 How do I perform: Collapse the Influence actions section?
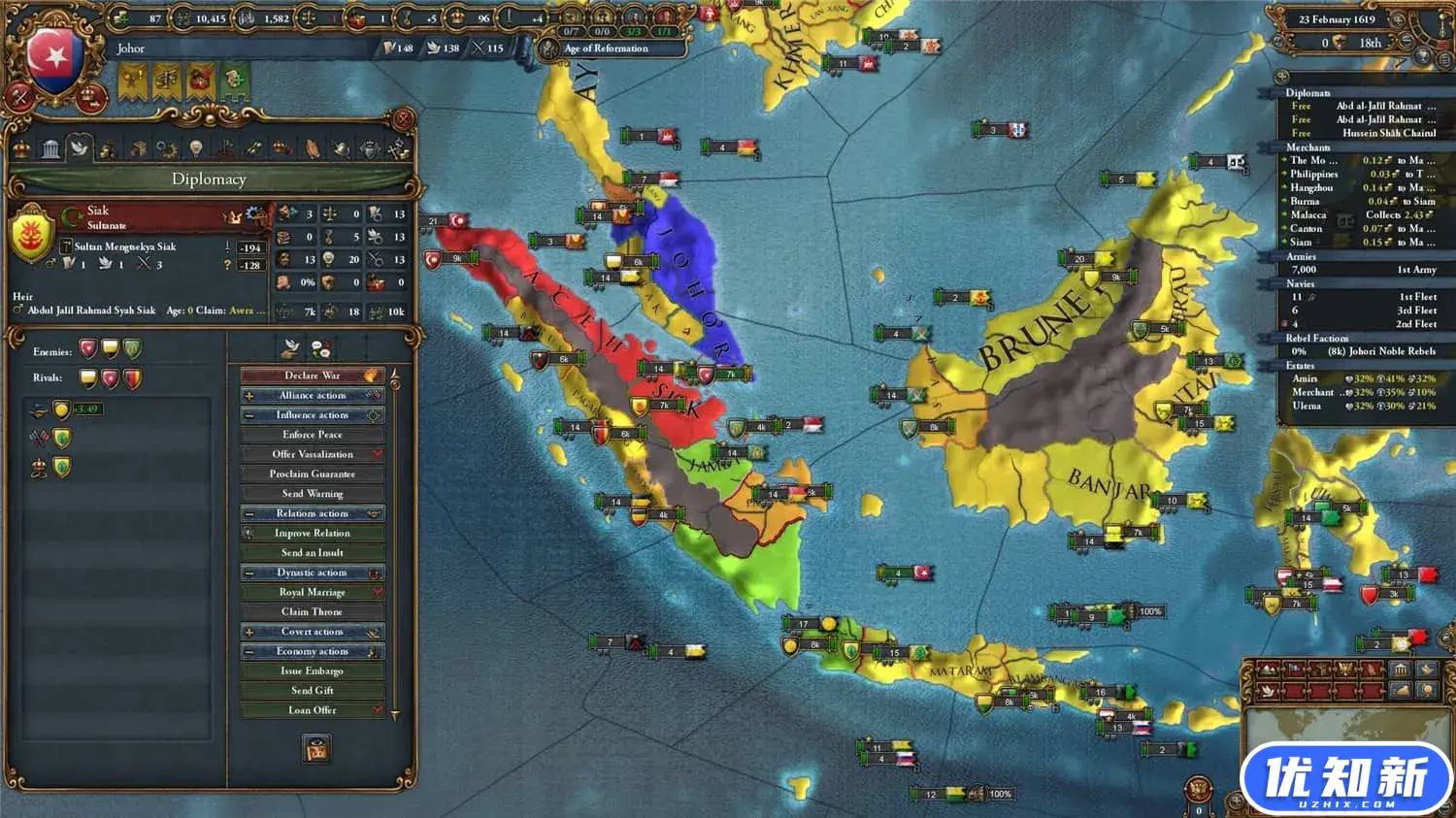[x=248, y=414]
